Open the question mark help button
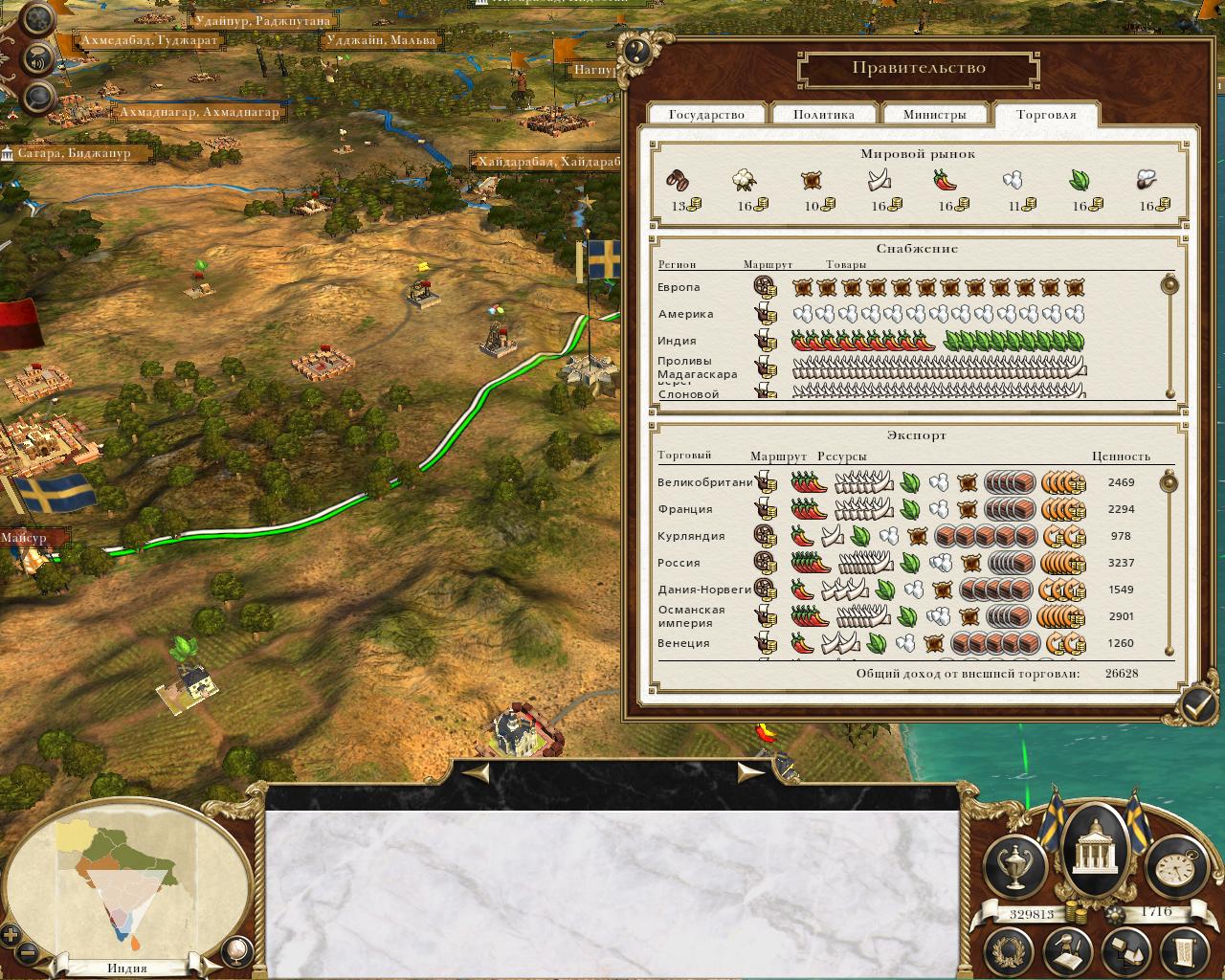This screenshot has width=1225, height=980. tap(637, 51)
